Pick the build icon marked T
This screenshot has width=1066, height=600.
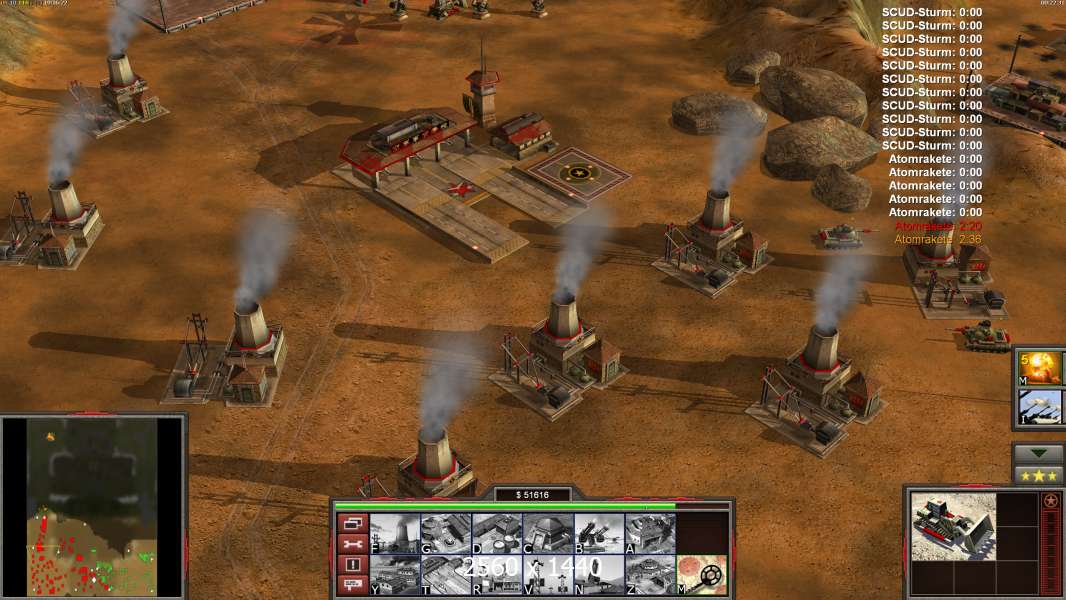point(446,575)
